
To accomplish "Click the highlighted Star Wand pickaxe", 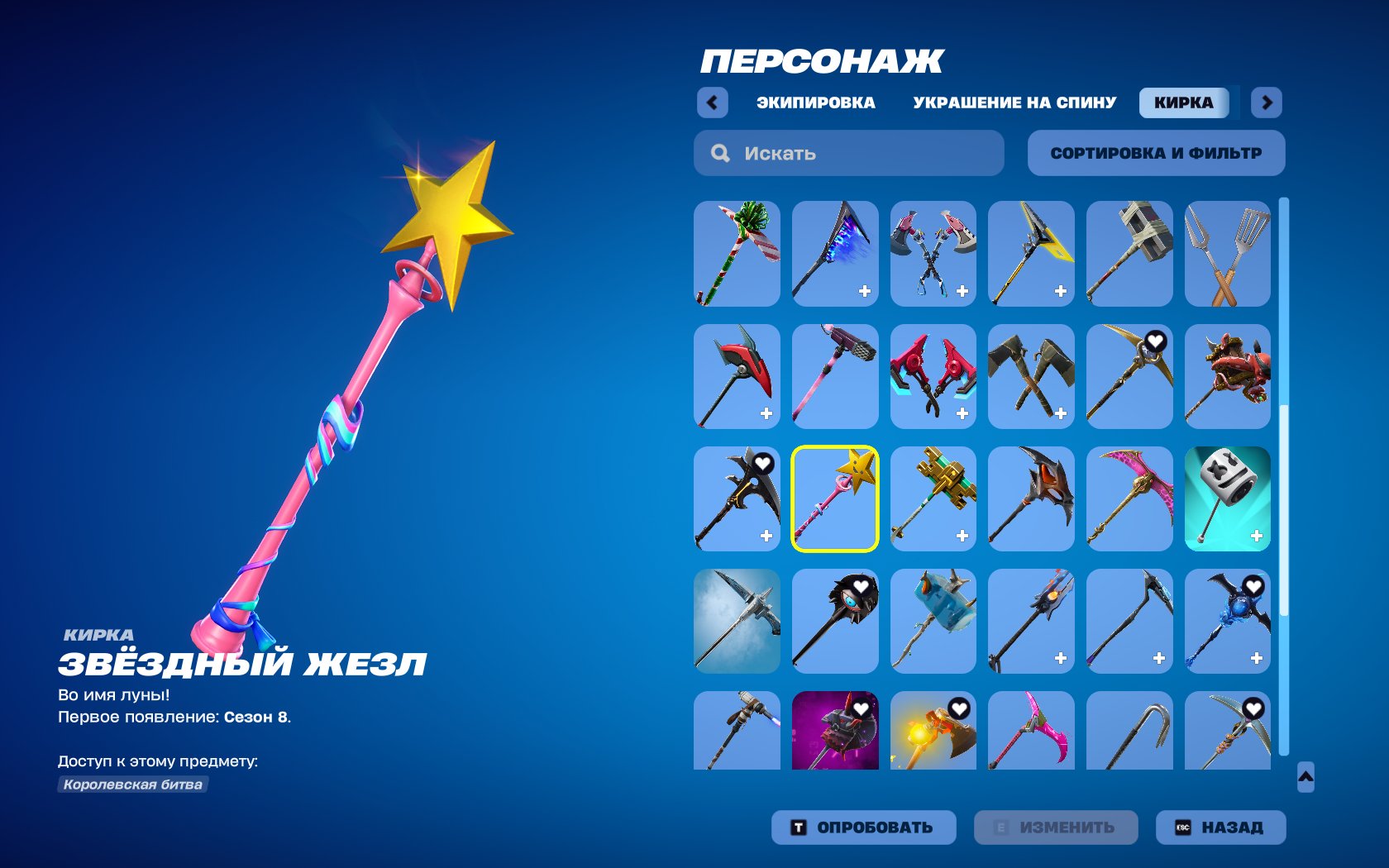I will pos(835,498).
